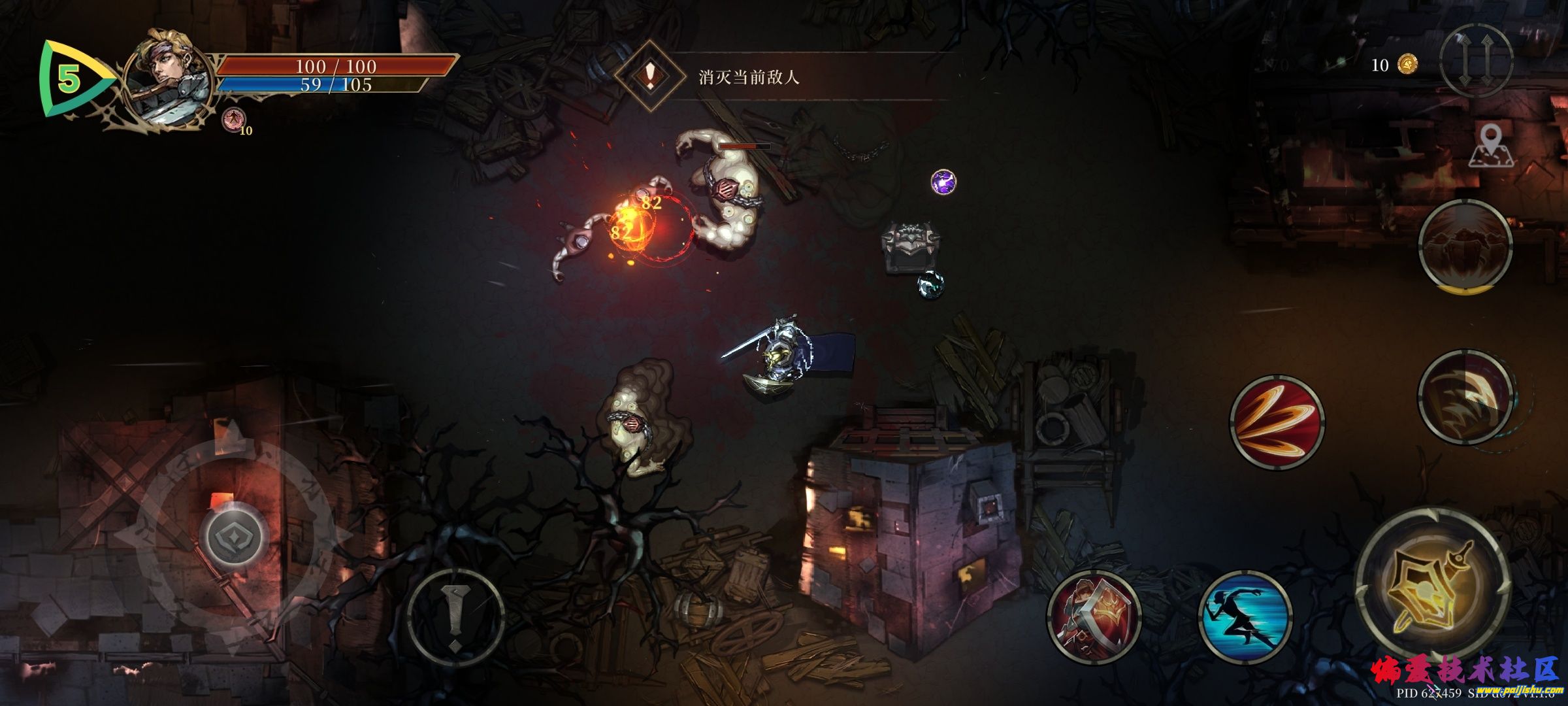Inspect the red buff status icon
The width and height of the screenshot is (1568, 706).
point(231,119)
